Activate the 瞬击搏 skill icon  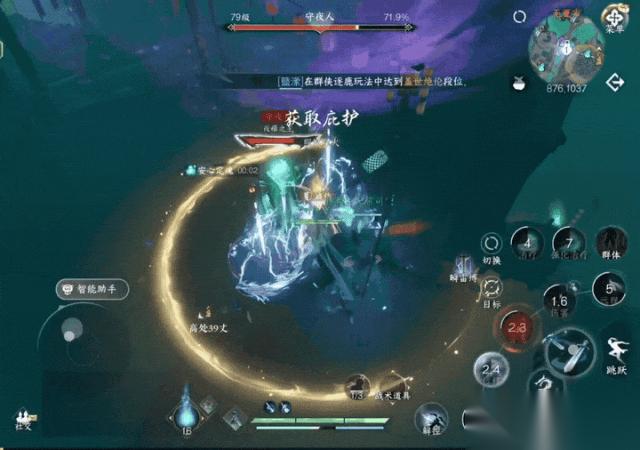(464, 268)
